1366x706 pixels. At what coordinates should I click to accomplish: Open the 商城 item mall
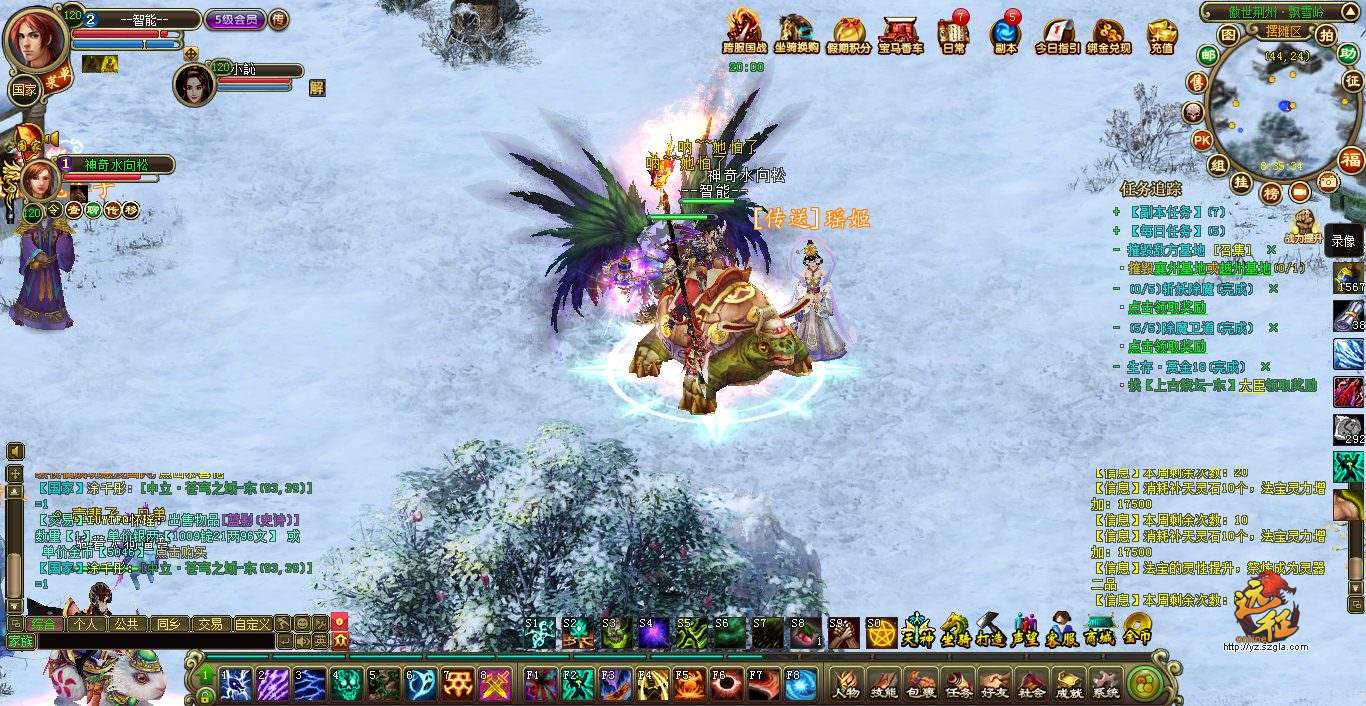coord(1099,630)
